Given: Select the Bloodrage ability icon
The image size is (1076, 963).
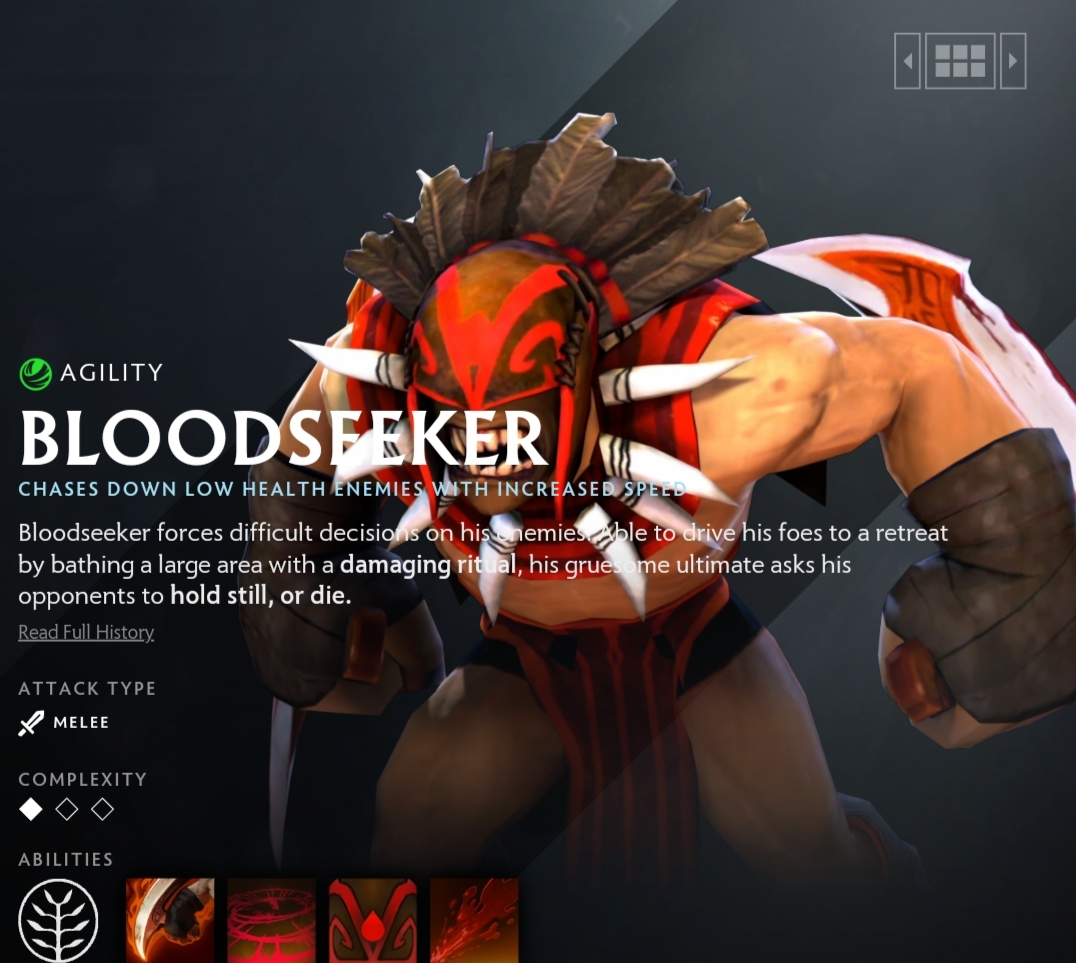Looking at the screenshot, I should click(x=170, y=921).
